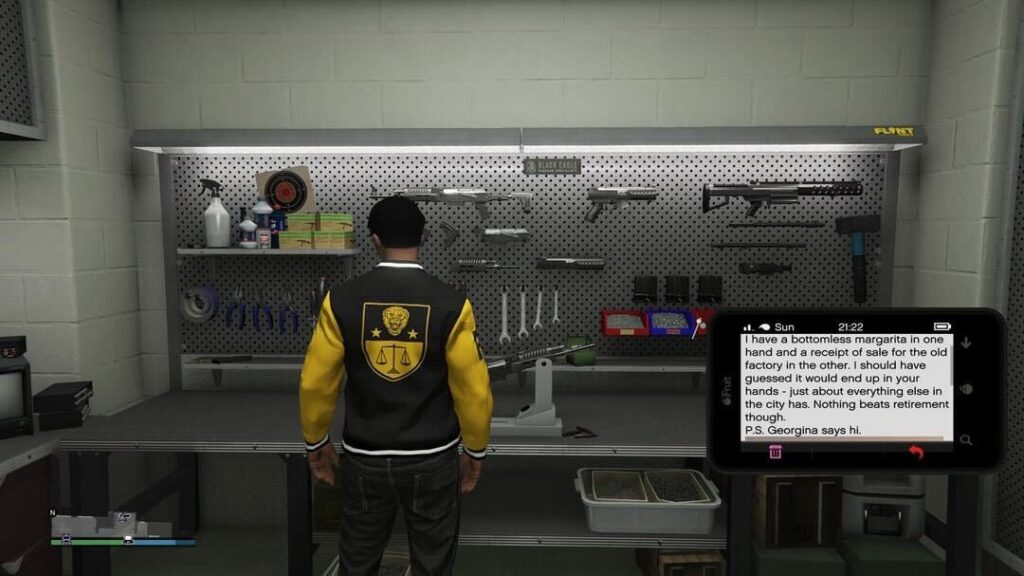Go back using the red arrow
This screenshot has width=1024, height=576.
tap(915, 453)
